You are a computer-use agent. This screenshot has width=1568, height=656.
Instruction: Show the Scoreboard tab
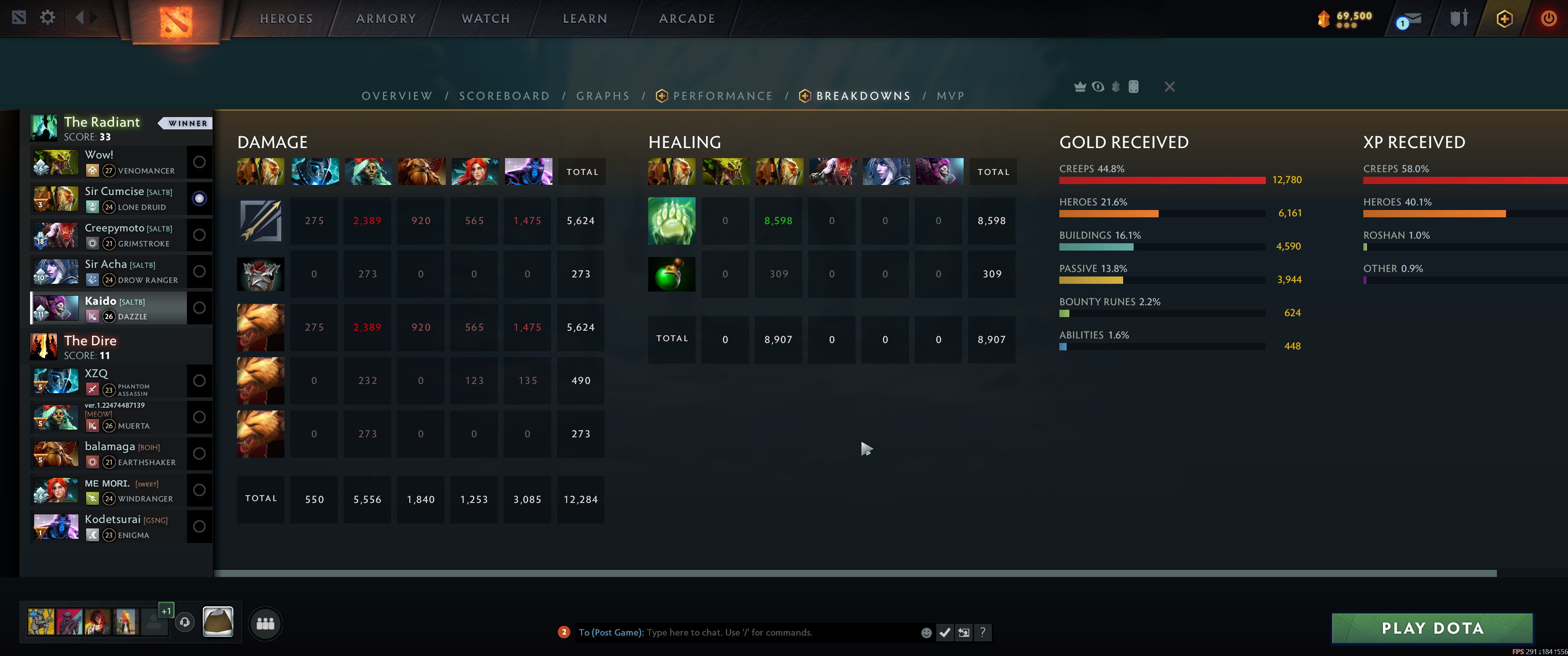click(504, 96)
